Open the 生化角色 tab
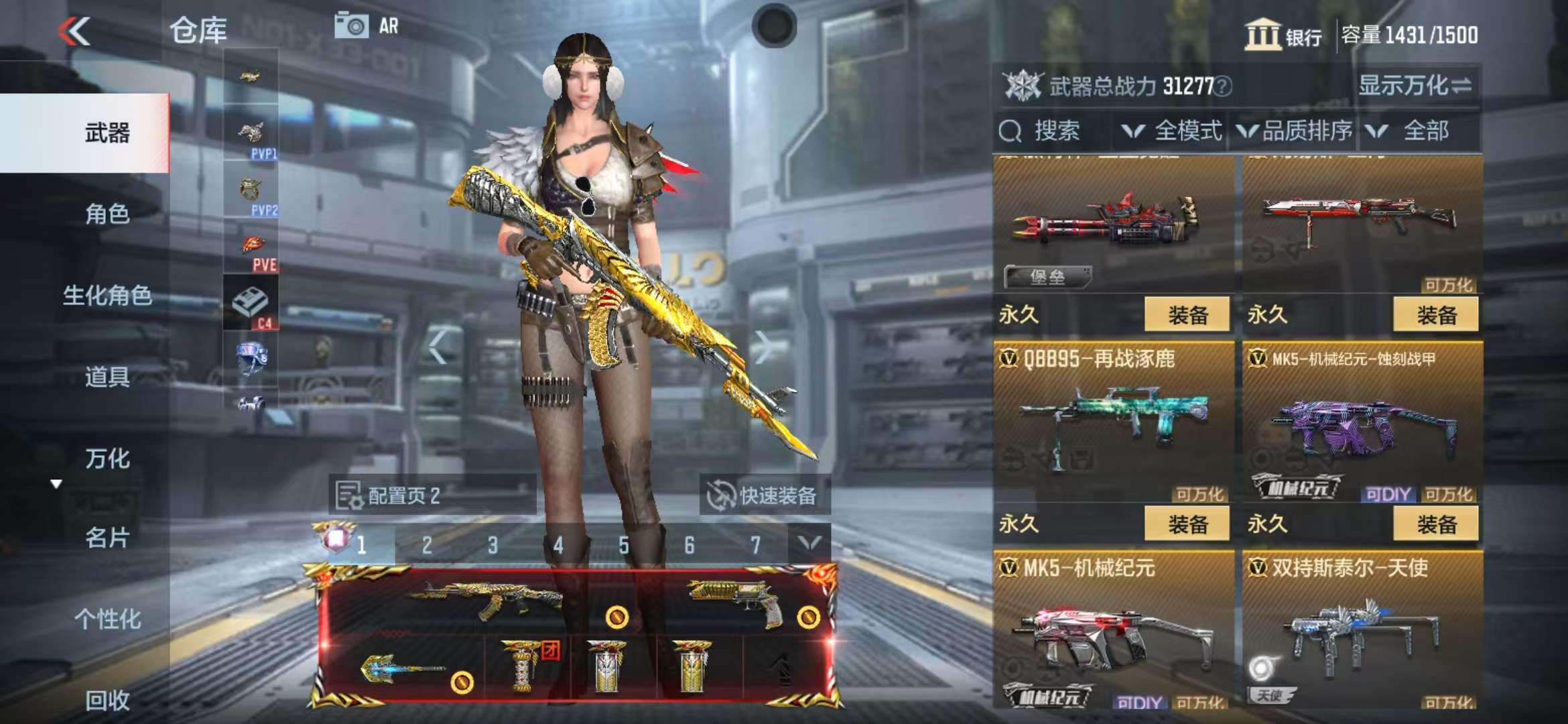Viewport: 1568px width, 724px height. 107,295
